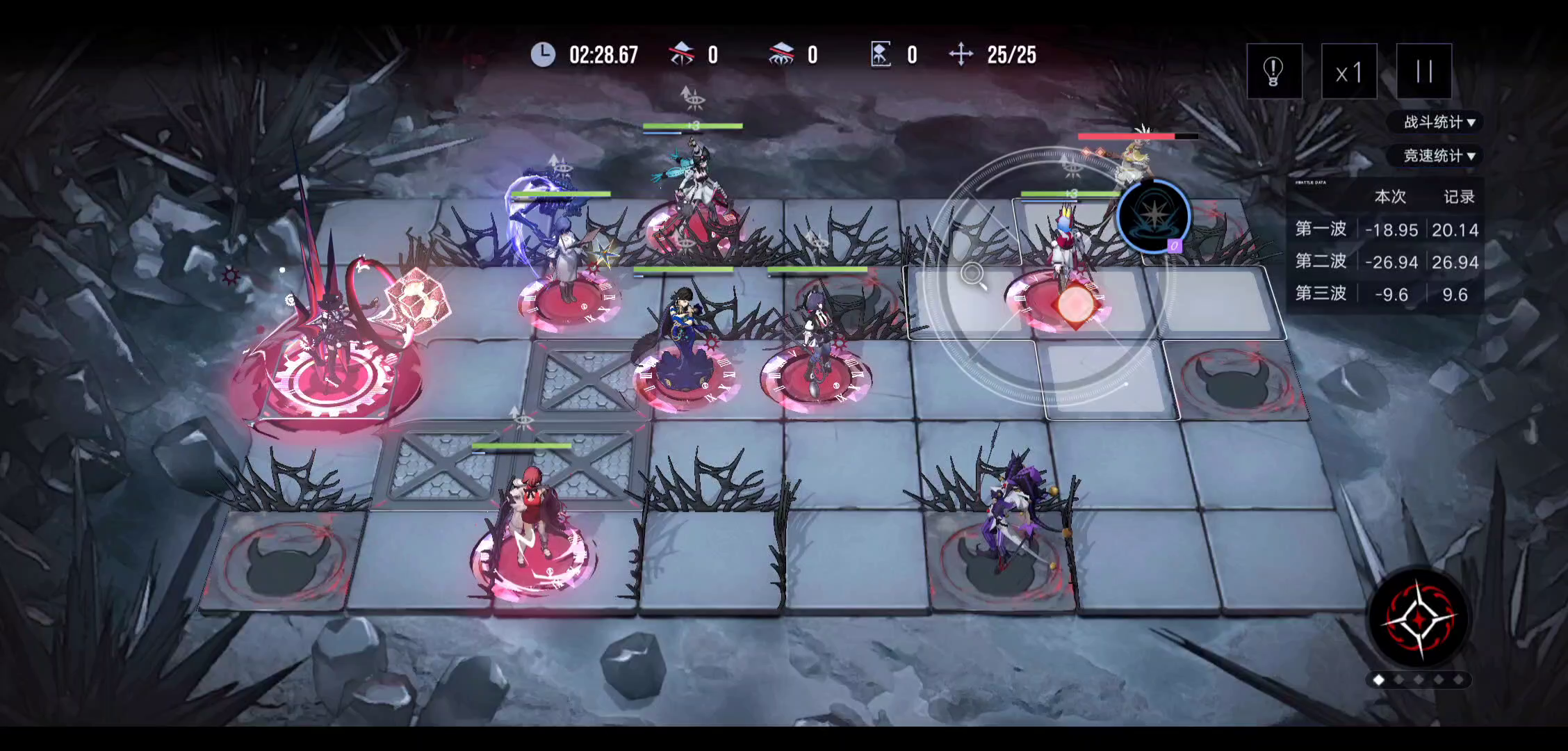Click the flying enemy counter icon showing 0

coord(683,54)
